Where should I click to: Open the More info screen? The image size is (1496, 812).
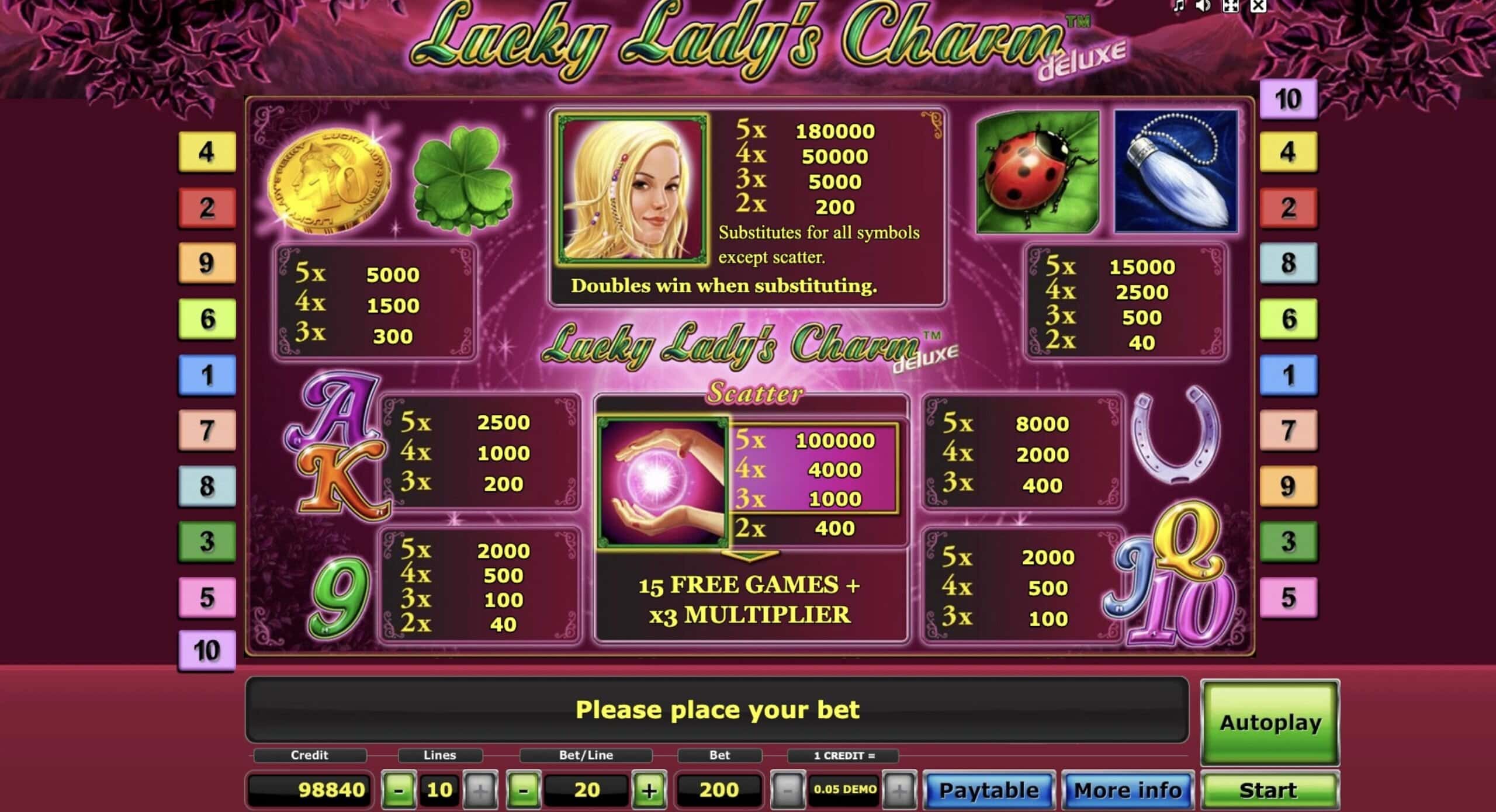(x=1128, y=790)
